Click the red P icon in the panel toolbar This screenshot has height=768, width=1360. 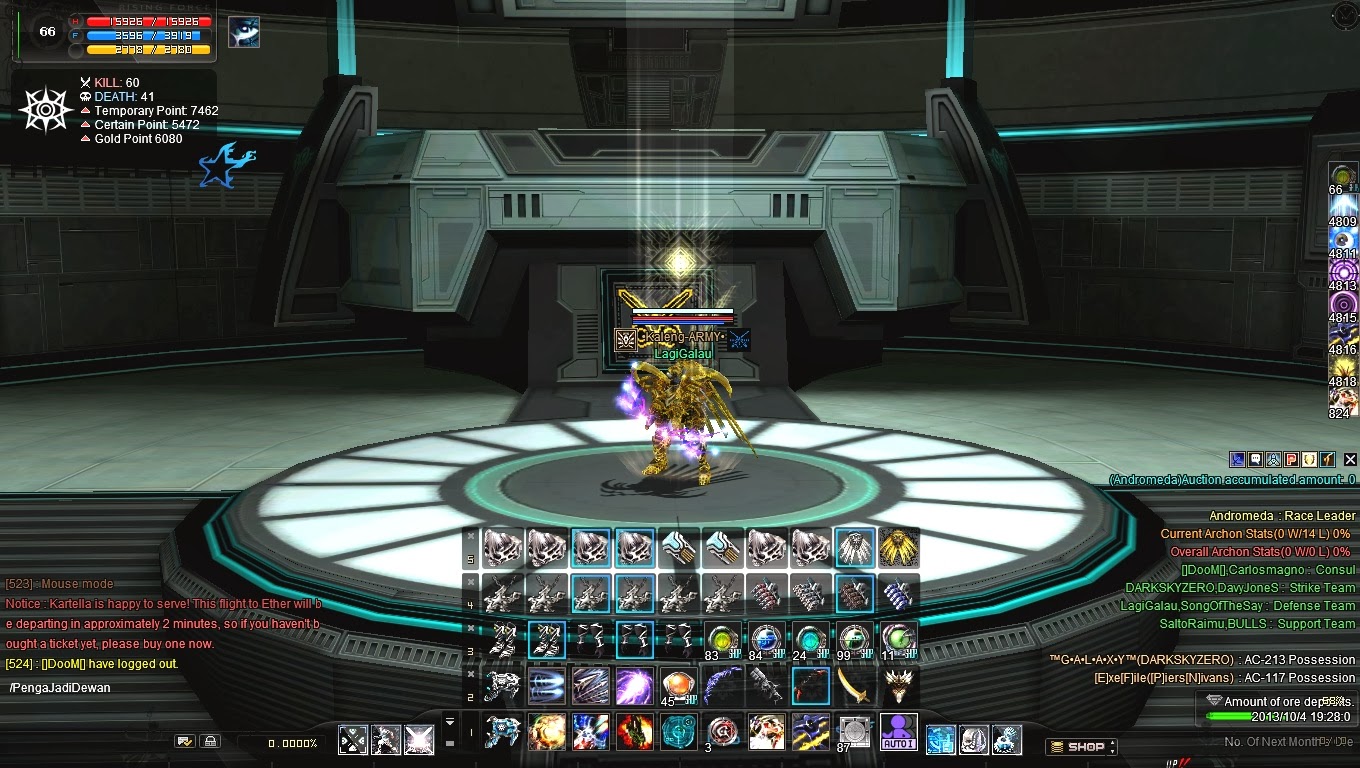pyautogui.click(x=1291, y=460)
